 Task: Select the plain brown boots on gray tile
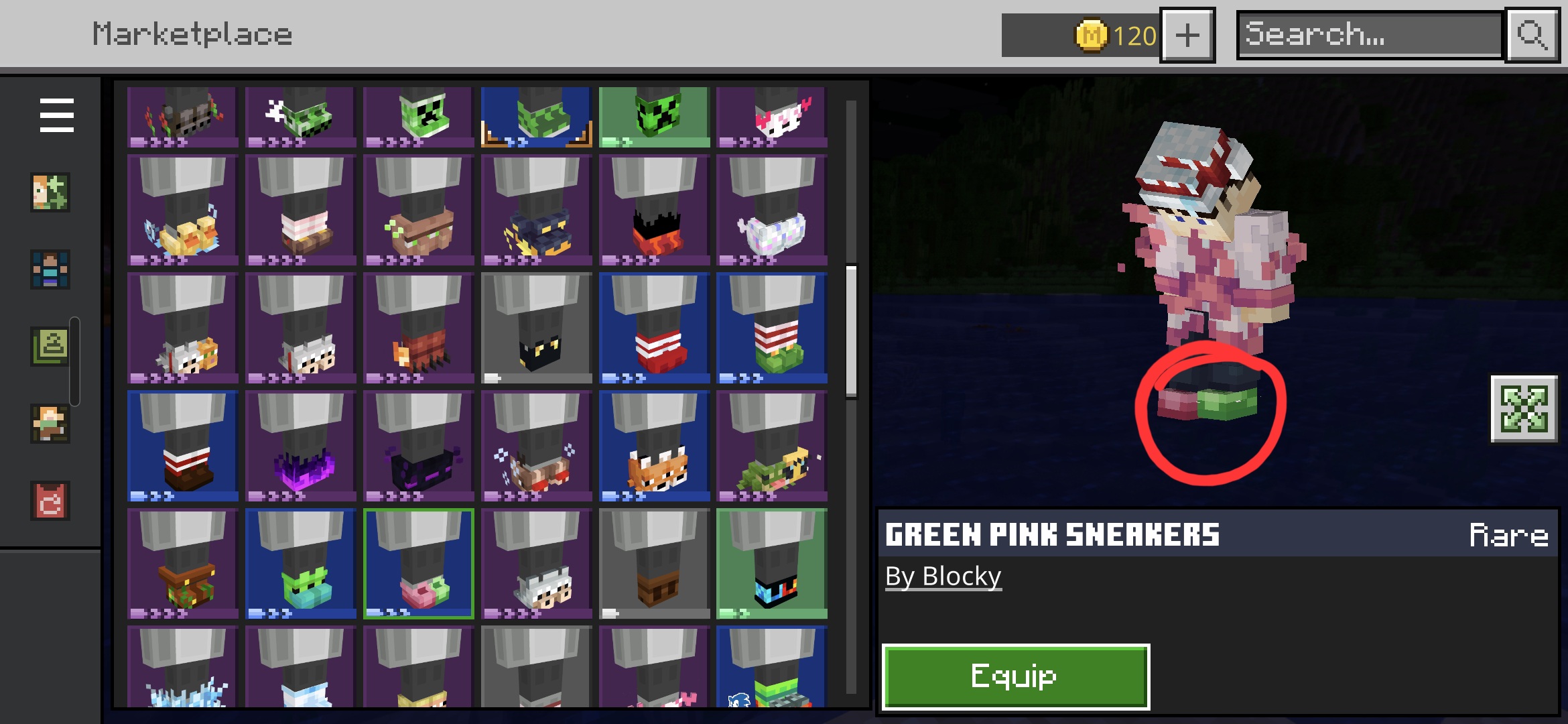[x=654, y=564]
